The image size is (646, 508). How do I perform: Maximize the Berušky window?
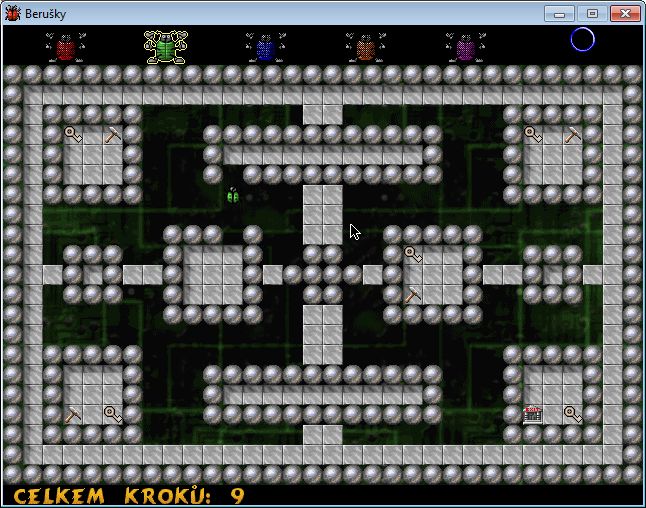591,13
